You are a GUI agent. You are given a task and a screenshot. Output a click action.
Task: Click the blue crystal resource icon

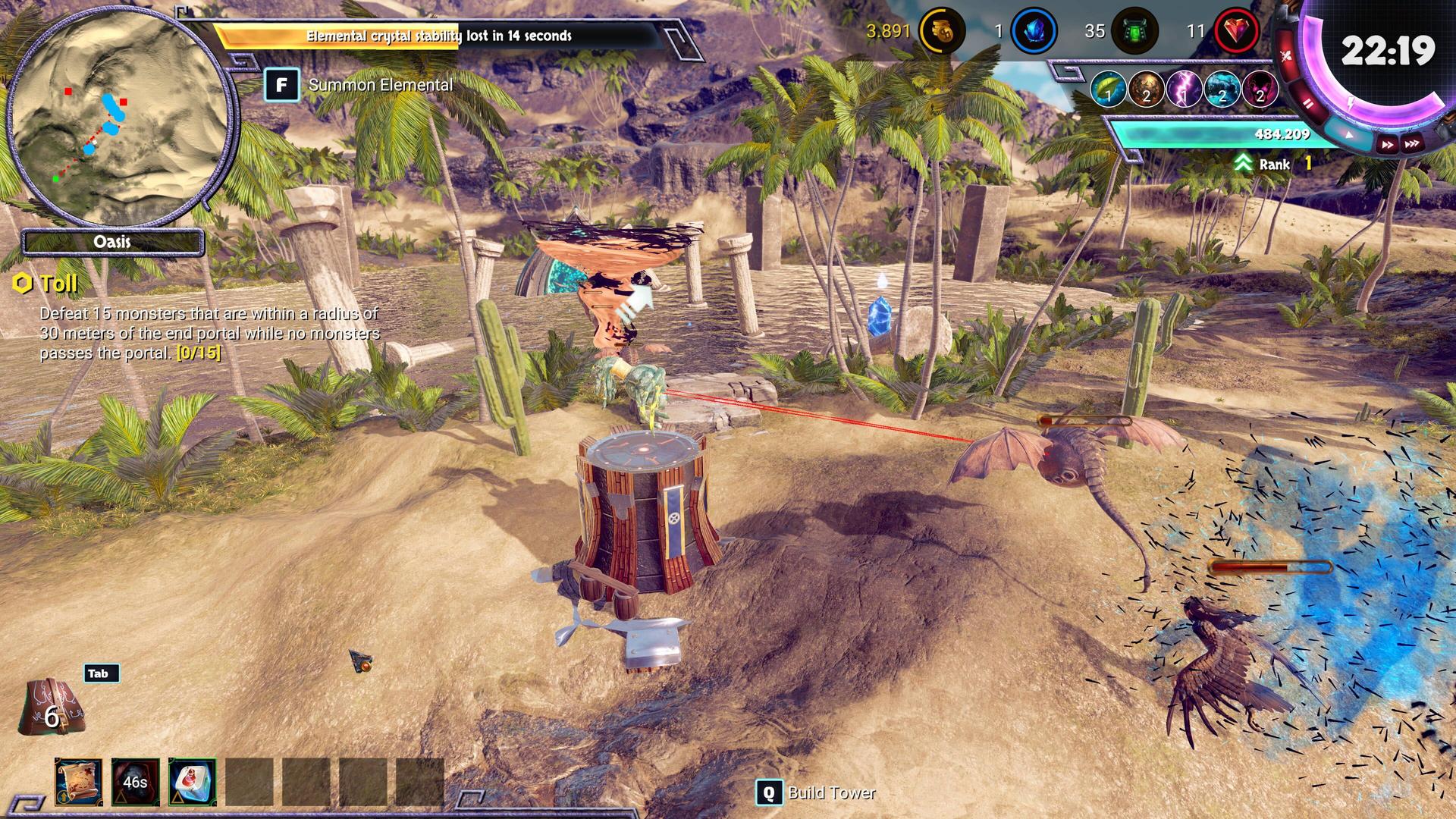tap(1034, 31)
